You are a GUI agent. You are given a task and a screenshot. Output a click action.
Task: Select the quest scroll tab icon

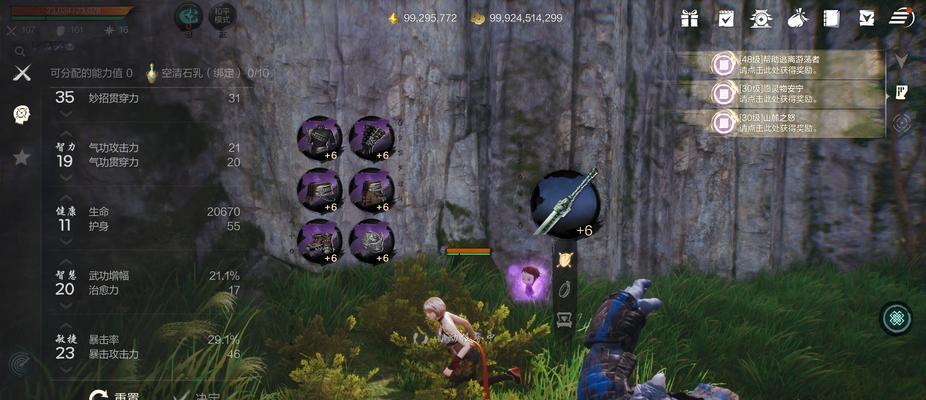click(901, 92)
